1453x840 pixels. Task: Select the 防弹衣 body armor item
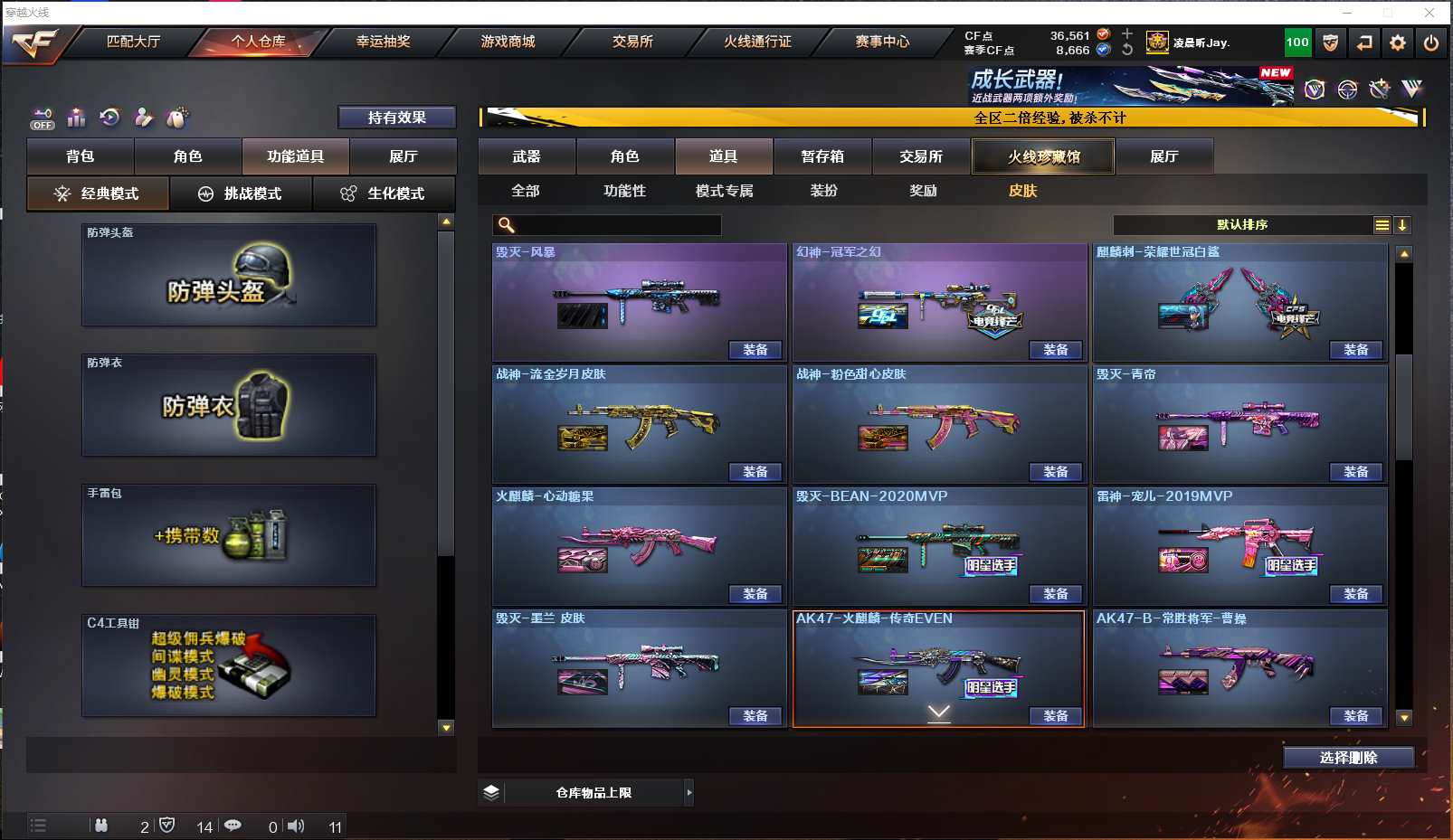tap(229, 406)
